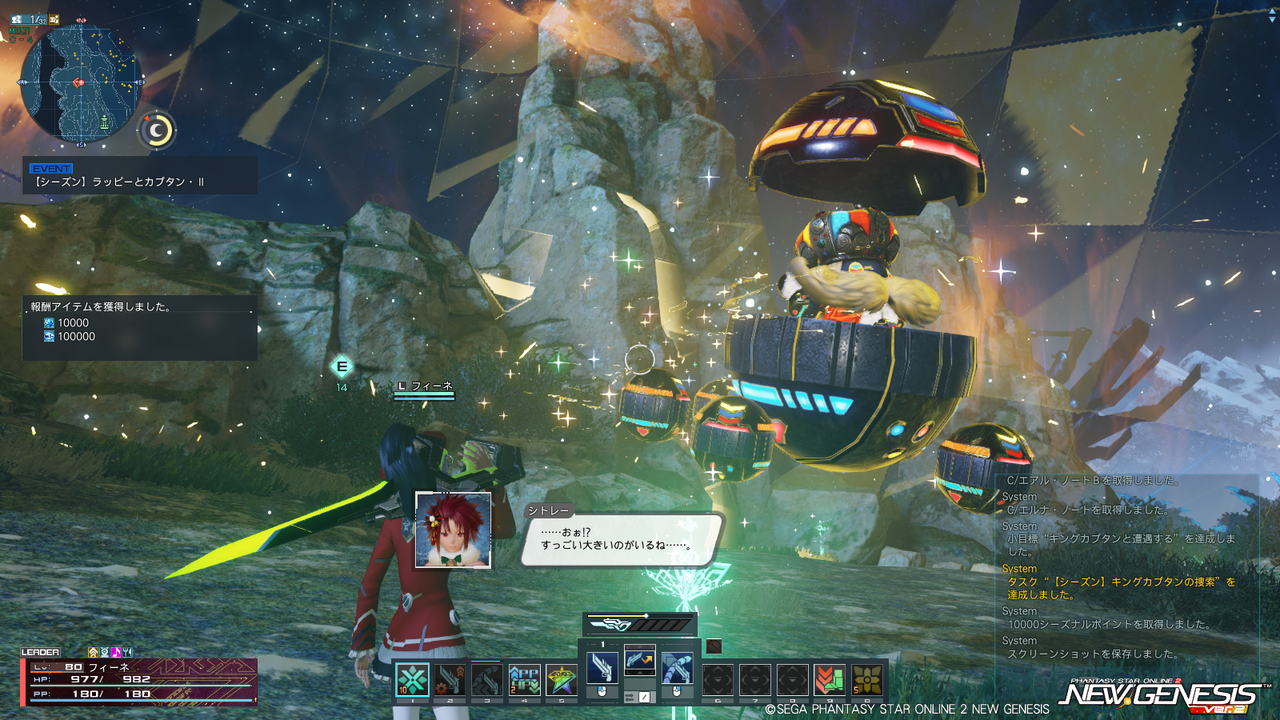Click the EVENT quest tracker panel
Screen dimensions: 1280x720
pos(140,176)
